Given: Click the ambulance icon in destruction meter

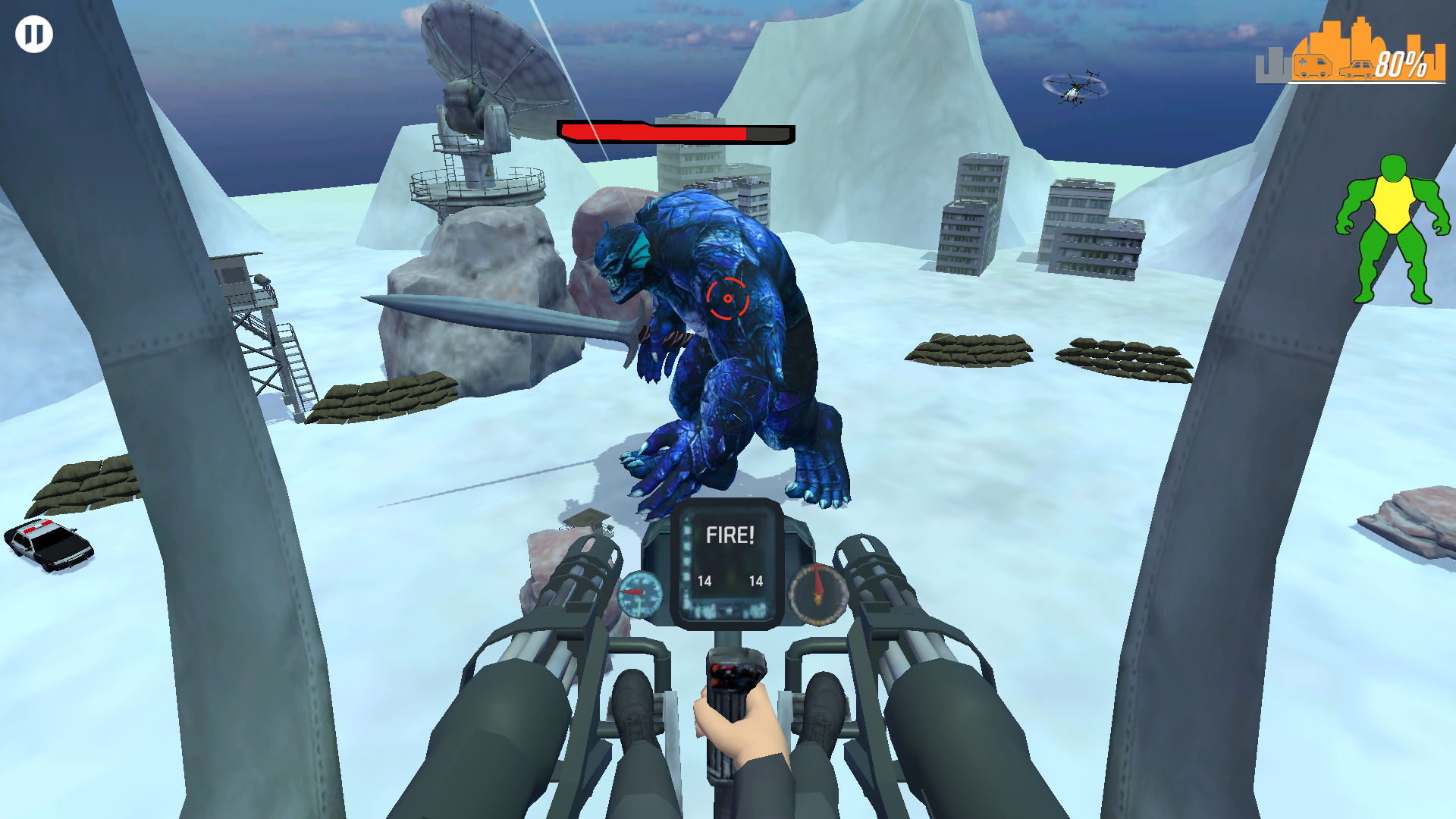Looking at the screenshot, I should coord(1313,67).
